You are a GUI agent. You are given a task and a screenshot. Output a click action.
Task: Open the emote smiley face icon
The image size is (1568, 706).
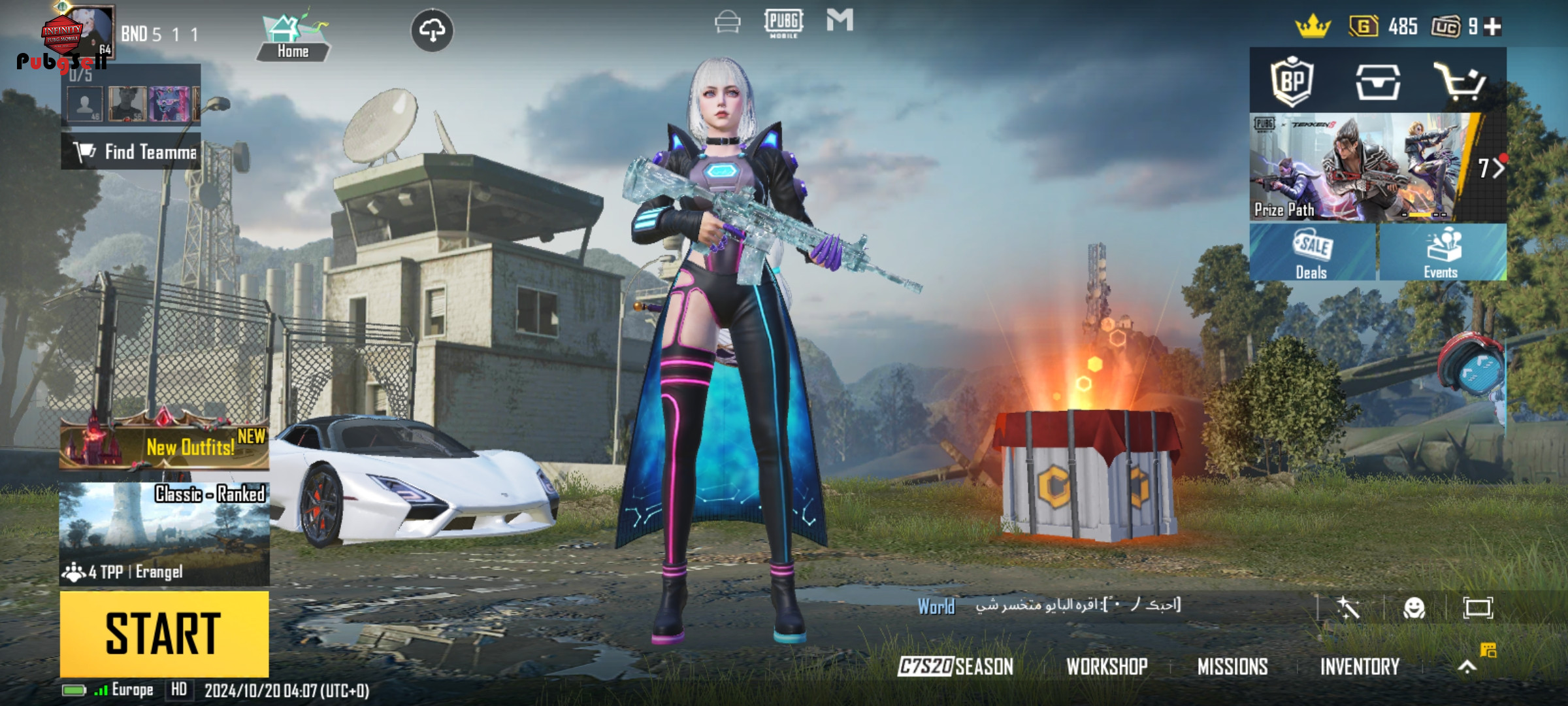[x=1414, y=608]
